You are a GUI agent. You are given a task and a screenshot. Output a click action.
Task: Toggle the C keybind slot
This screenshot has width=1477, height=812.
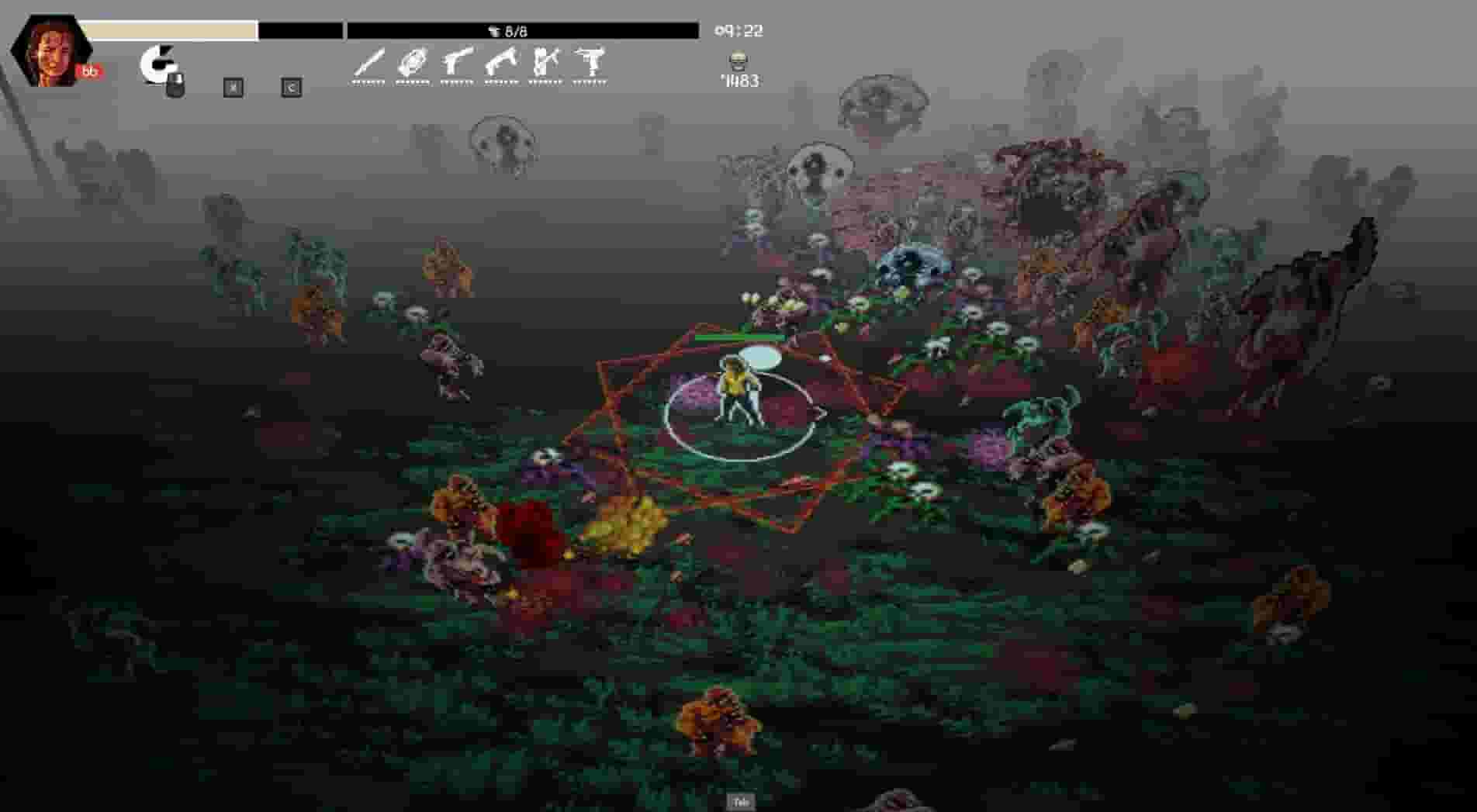pyautogui.click(x=291, y=88)
